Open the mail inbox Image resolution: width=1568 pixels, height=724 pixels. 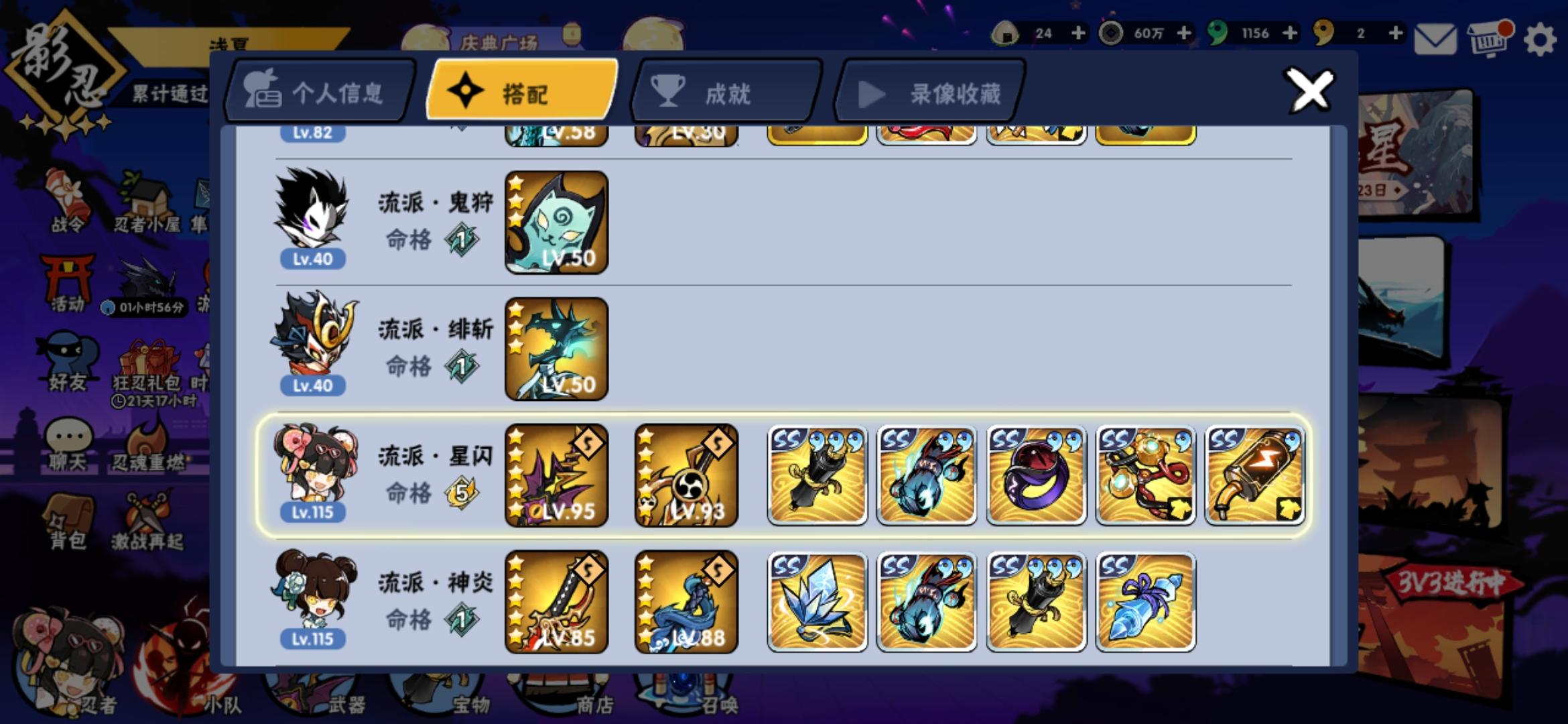pyautogui.click(x=1435, y=38)
